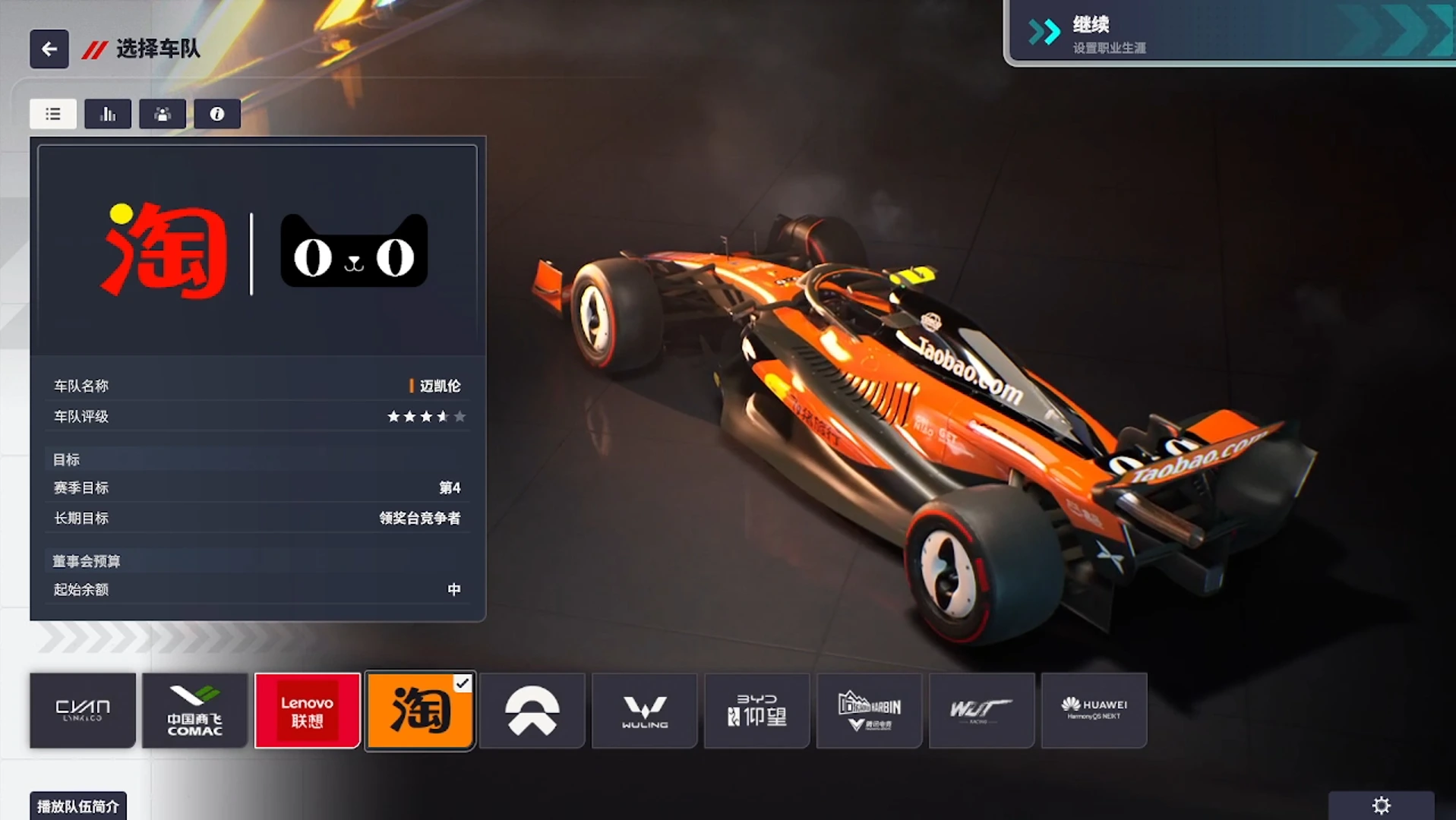Choose the Harbin team tile
1456x820 pixels.
pos(870,711)
